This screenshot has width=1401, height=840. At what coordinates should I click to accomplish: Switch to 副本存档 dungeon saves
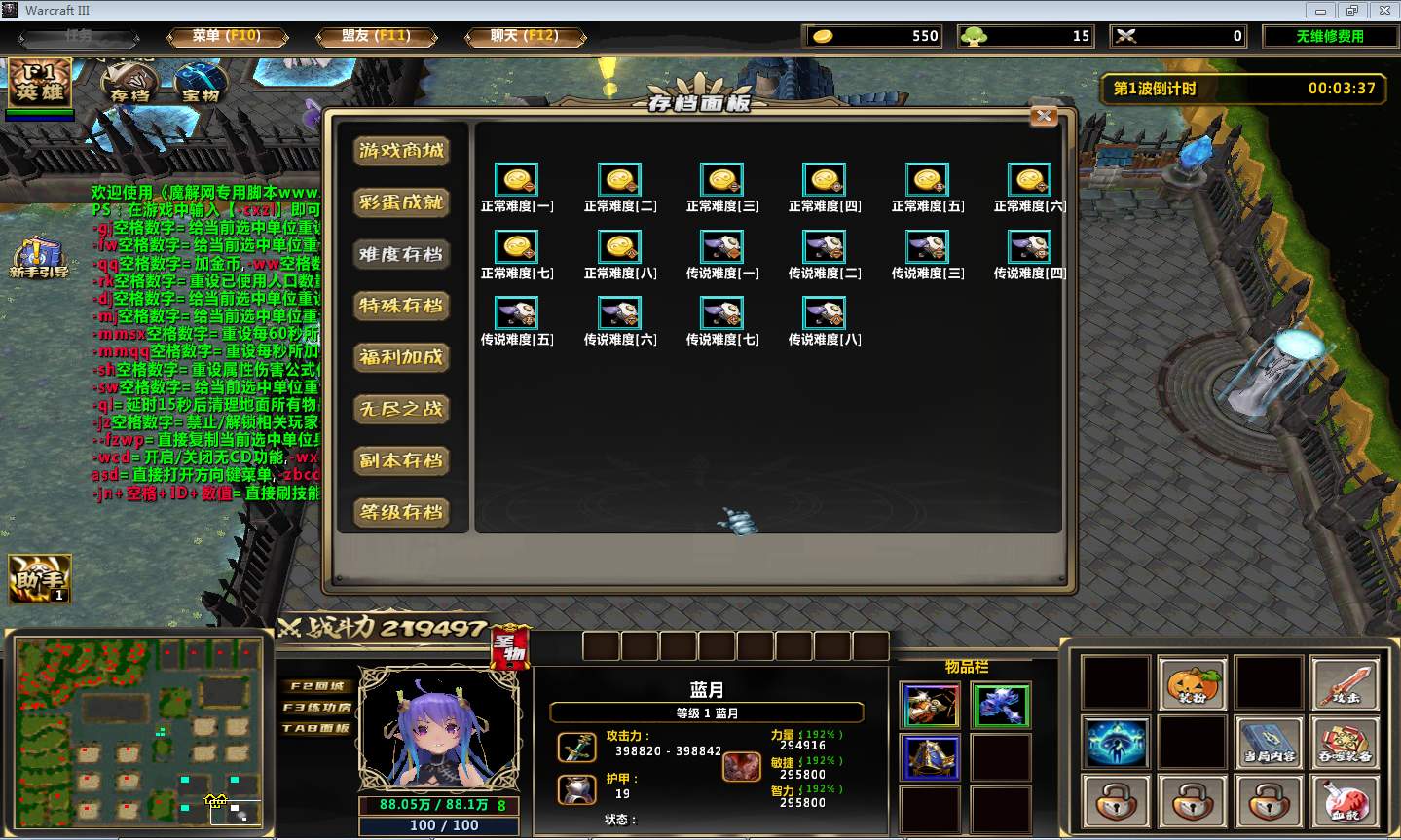pos(401,460)
